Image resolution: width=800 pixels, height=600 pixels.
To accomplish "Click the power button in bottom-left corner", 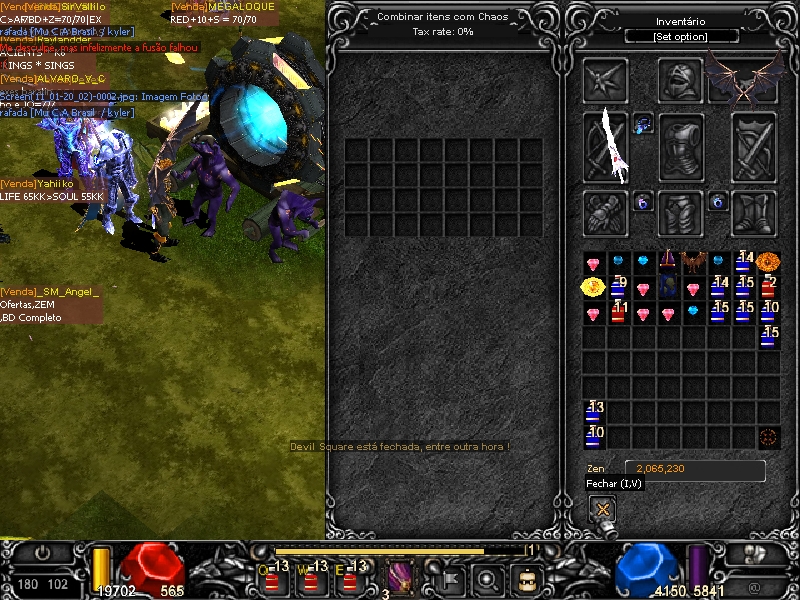I will click(x=43, y=552).
